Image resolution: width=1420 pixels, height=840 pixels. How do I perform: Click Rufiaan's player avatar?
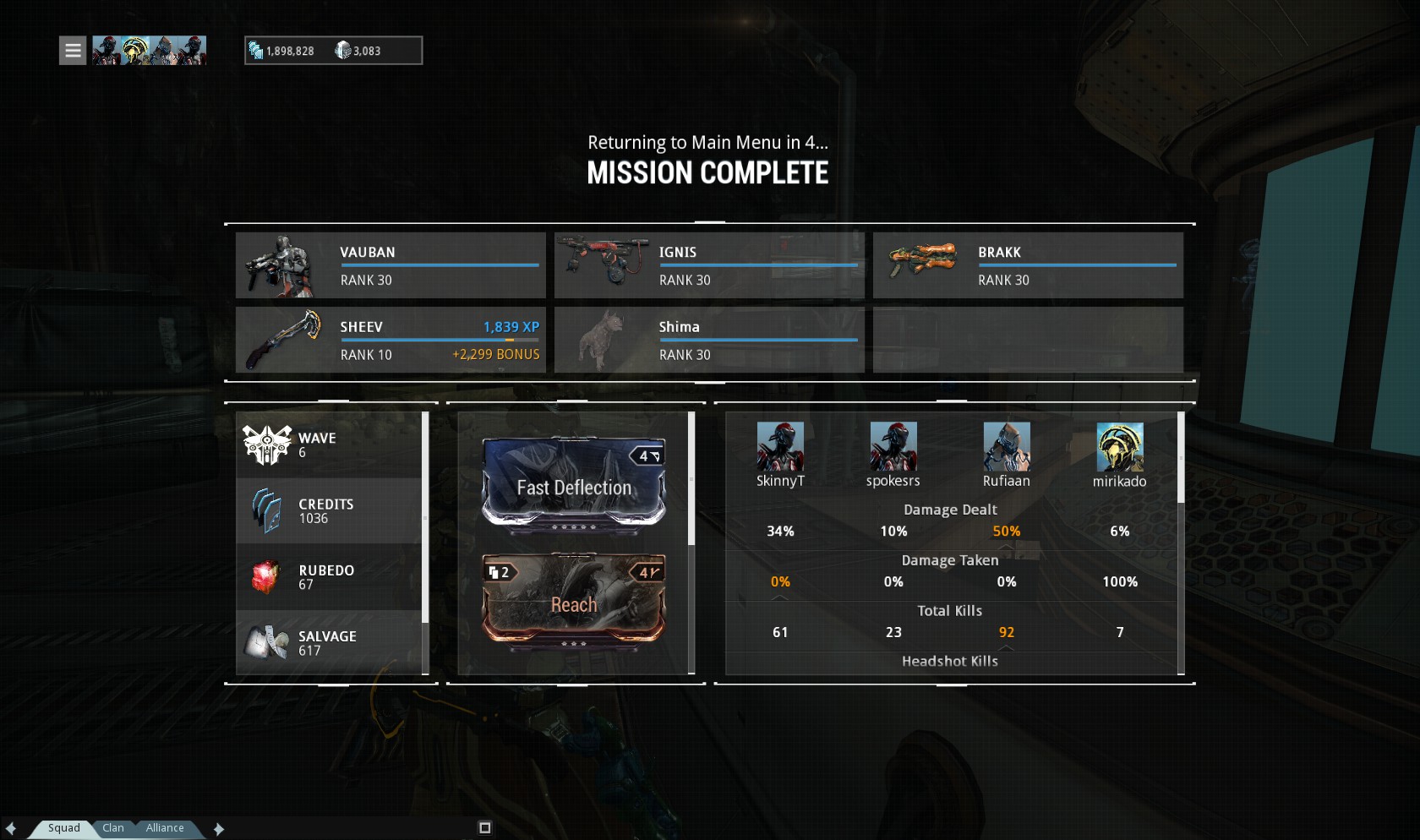coord(1007,447)
